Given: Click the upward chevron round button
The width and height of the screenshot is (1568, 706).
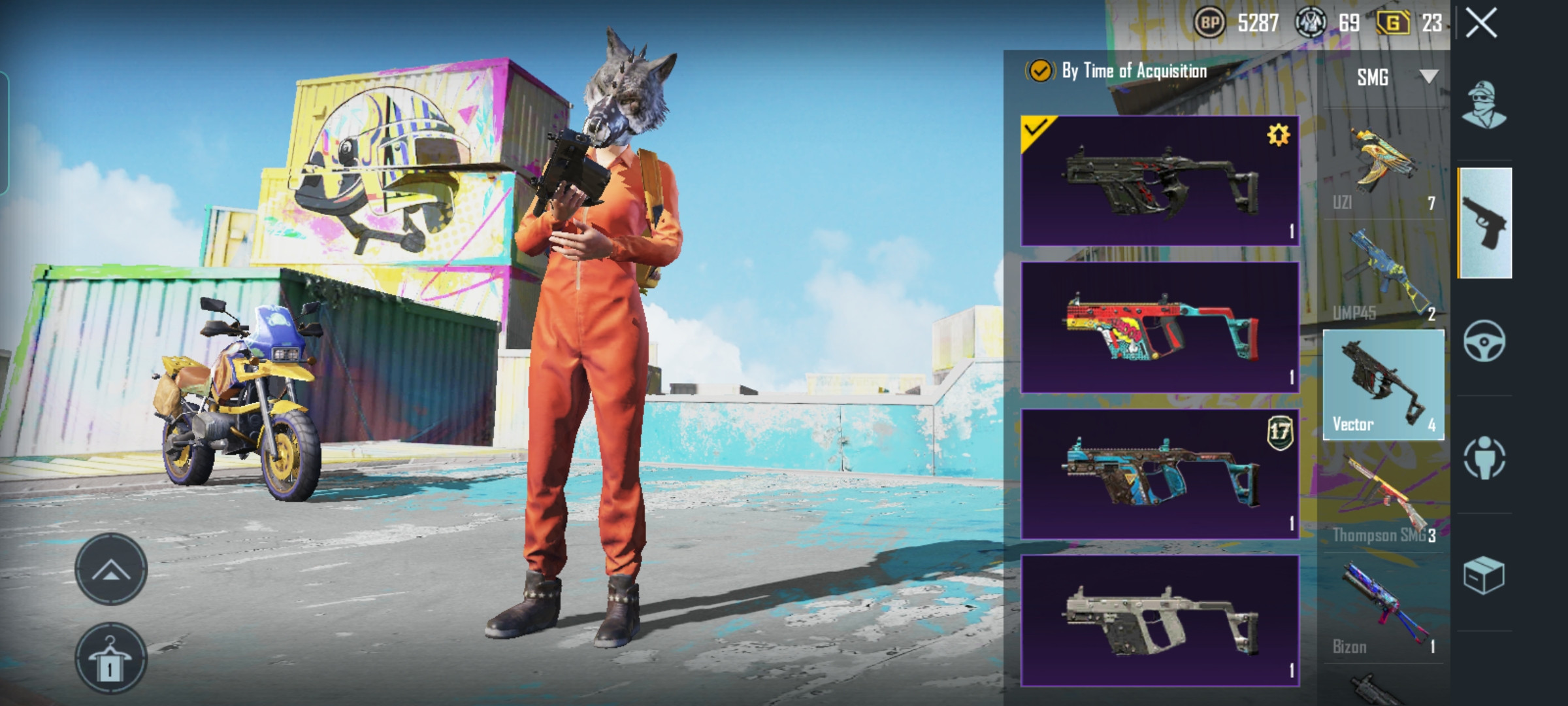Looking at the screenshot, I should pos(111,569).
